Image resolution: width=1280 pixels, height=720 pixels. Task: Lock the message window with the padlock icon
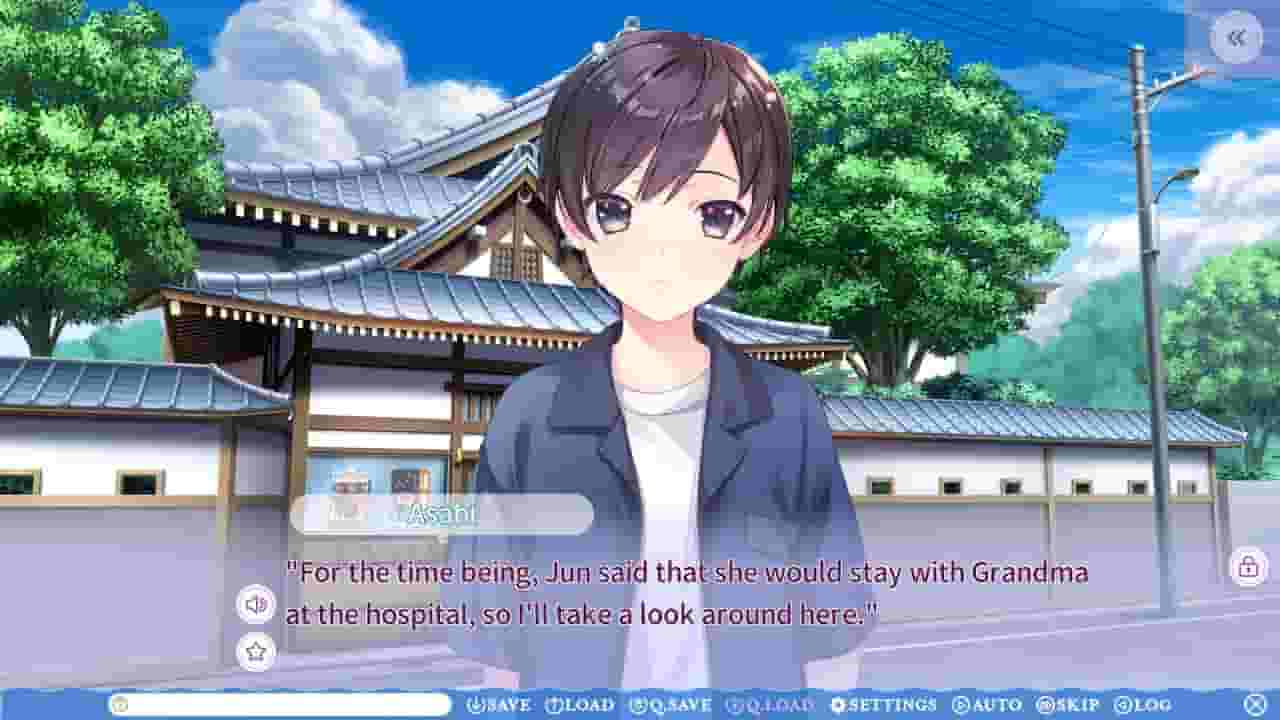(x=1247, y=568)
